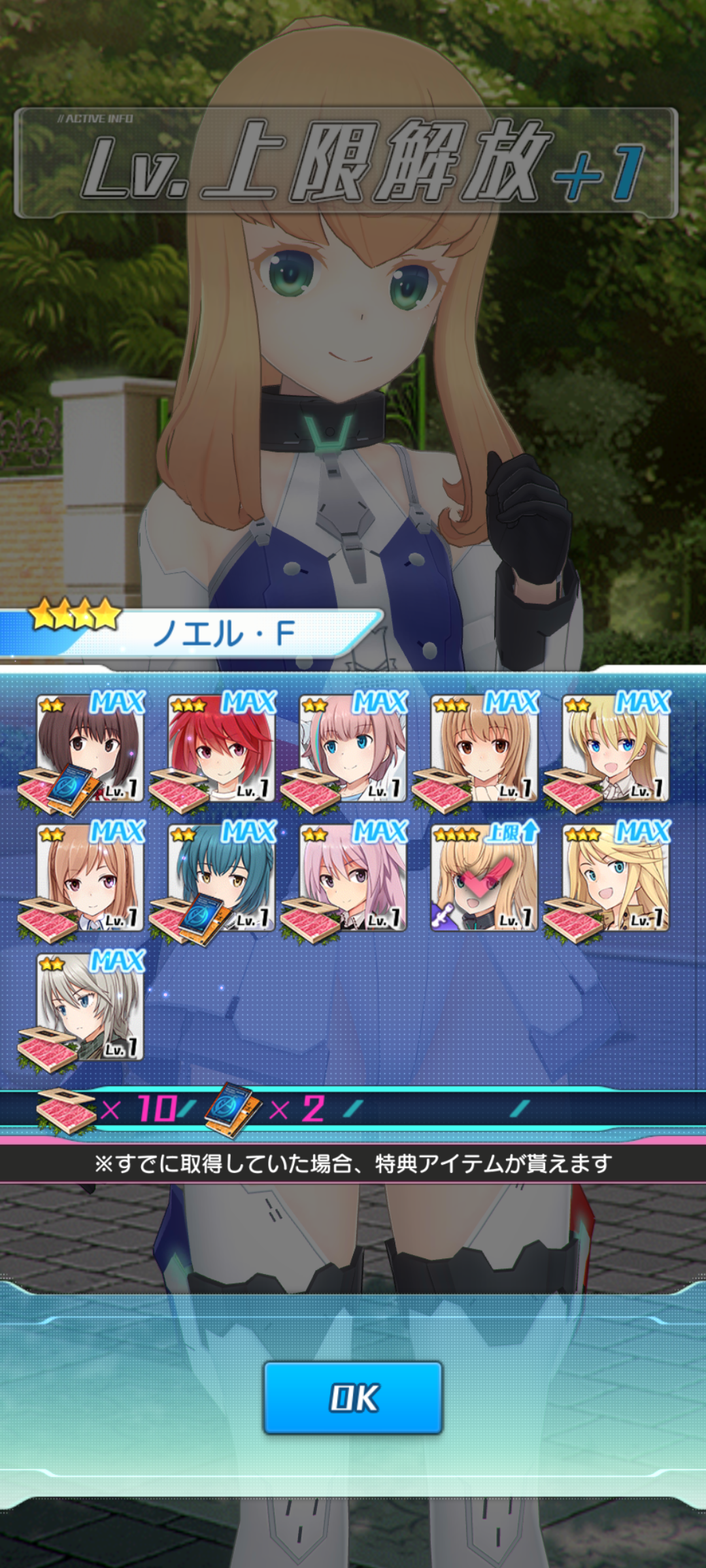
Task: Choose the pink-haired girl with teal streak
Action: click(x=353, y=748)
